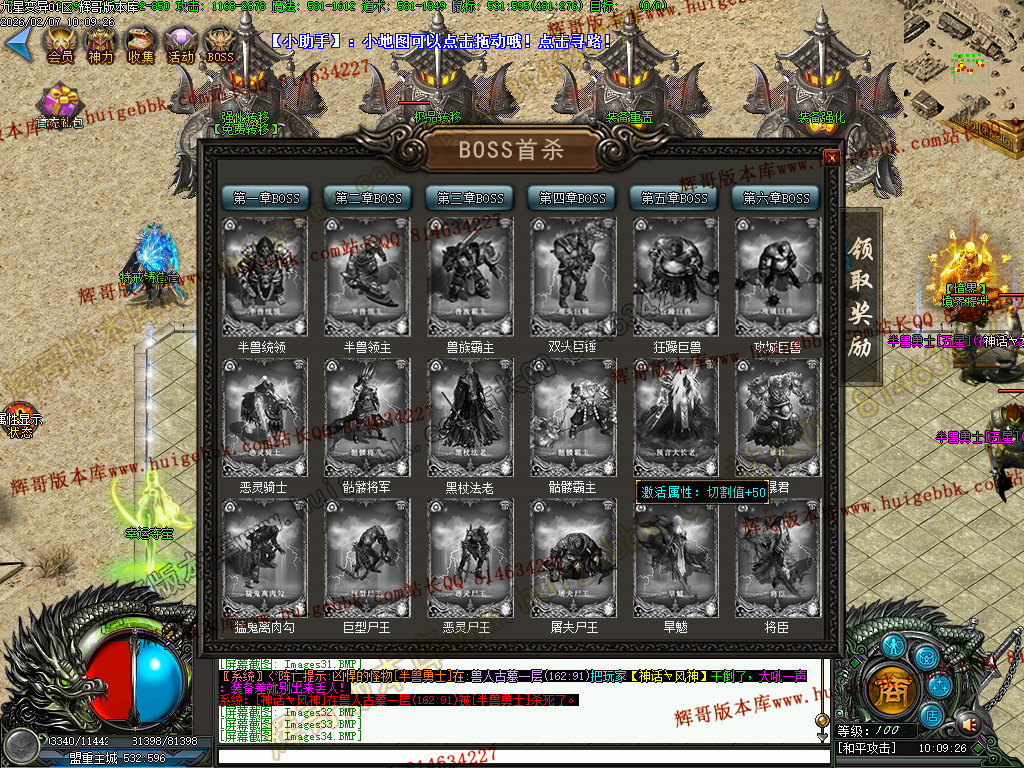The image size is (1024, 768).
Task: Collapse the top menu with the blue arrow
Action: [20, 42]
